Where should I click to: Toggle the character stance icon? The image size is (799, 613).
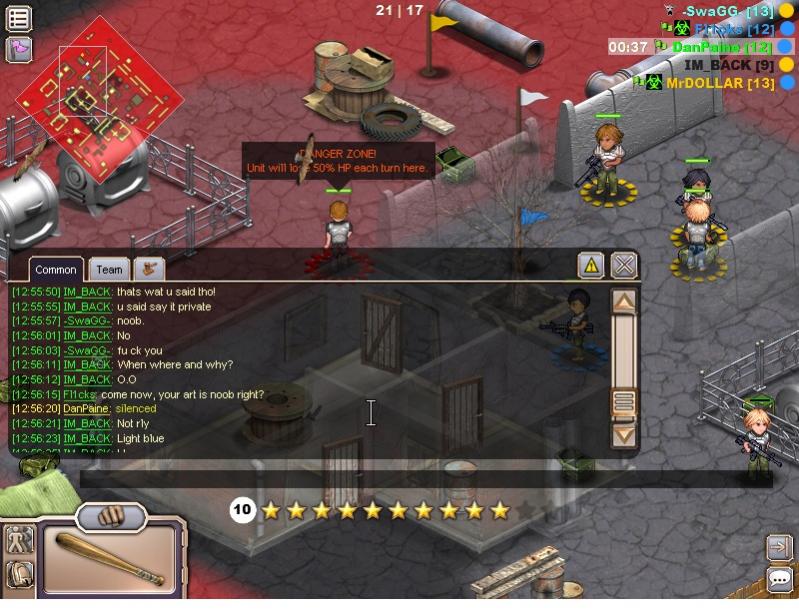[x=20, y=541]
